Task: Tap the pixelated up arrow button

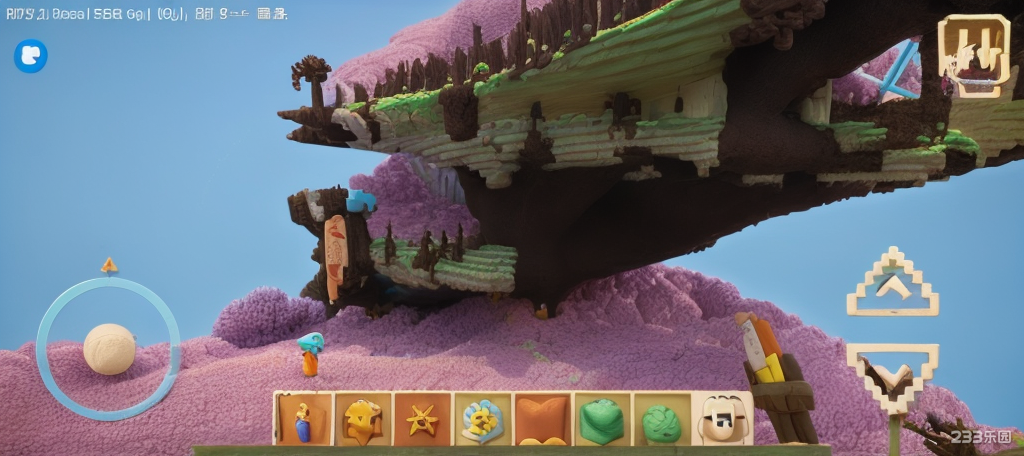Action: click(x=892, y=286)
